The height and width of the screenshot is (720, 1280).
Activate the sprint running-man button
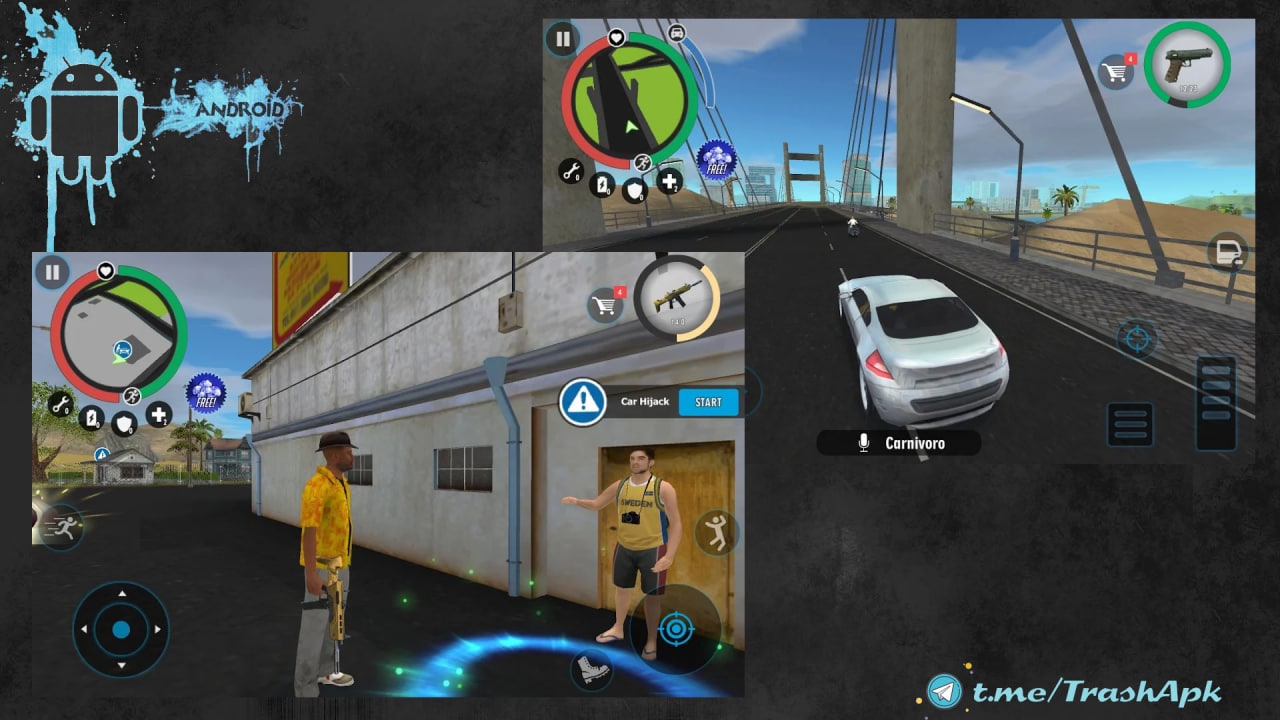(x=62, y=526)
